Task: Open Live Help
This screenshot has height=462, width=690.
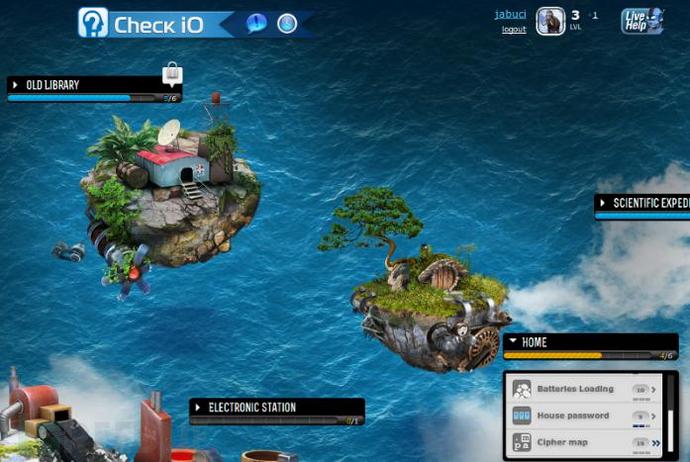Action: click(x=639, y=21)
